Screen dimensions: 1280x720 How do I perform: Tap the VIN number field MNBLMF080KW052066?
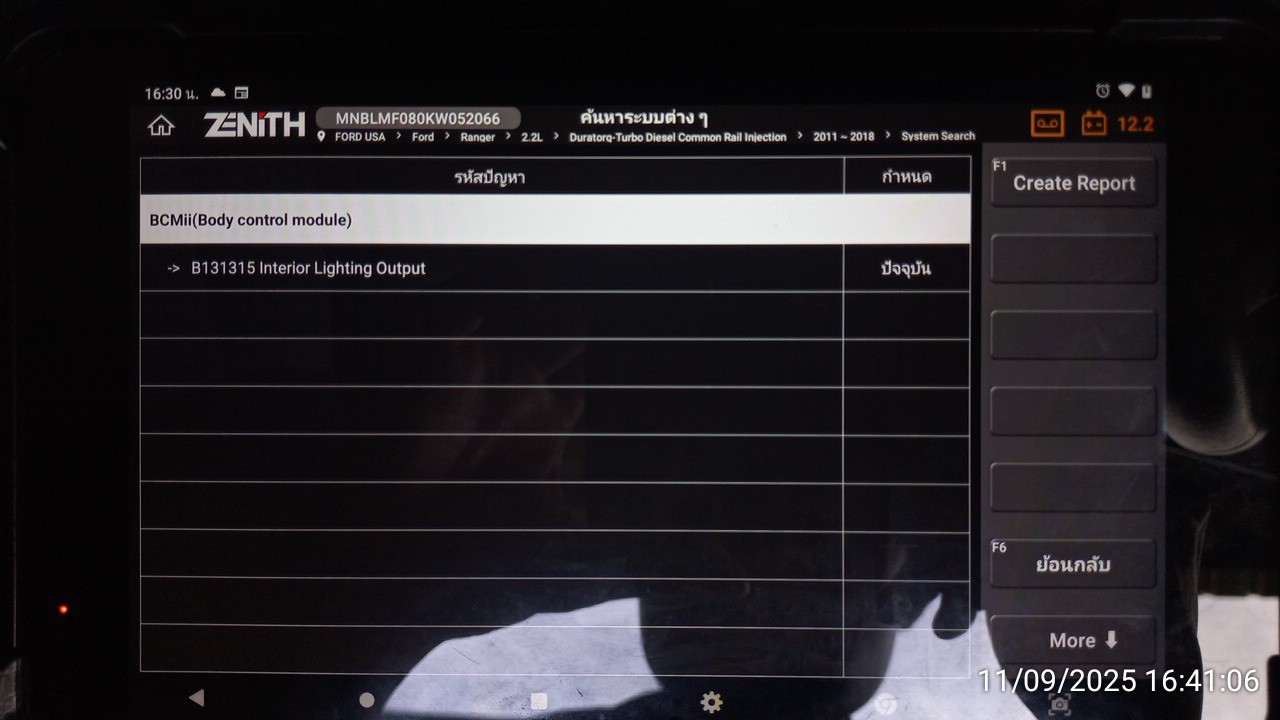coord(418,118)
